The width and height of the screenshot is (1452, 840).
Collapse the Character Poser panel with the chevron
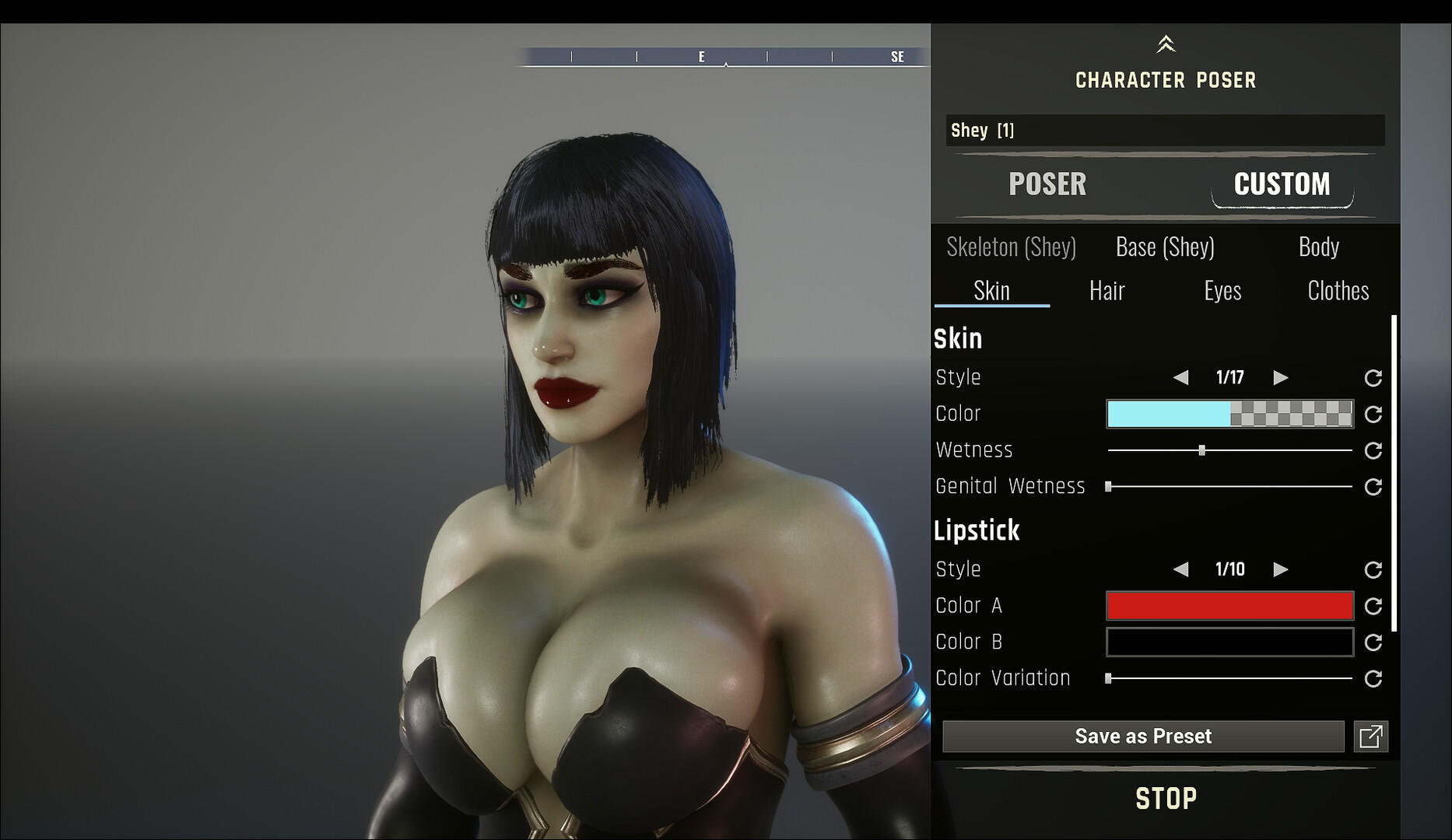pyautogui.click(x=1165, y=43)
